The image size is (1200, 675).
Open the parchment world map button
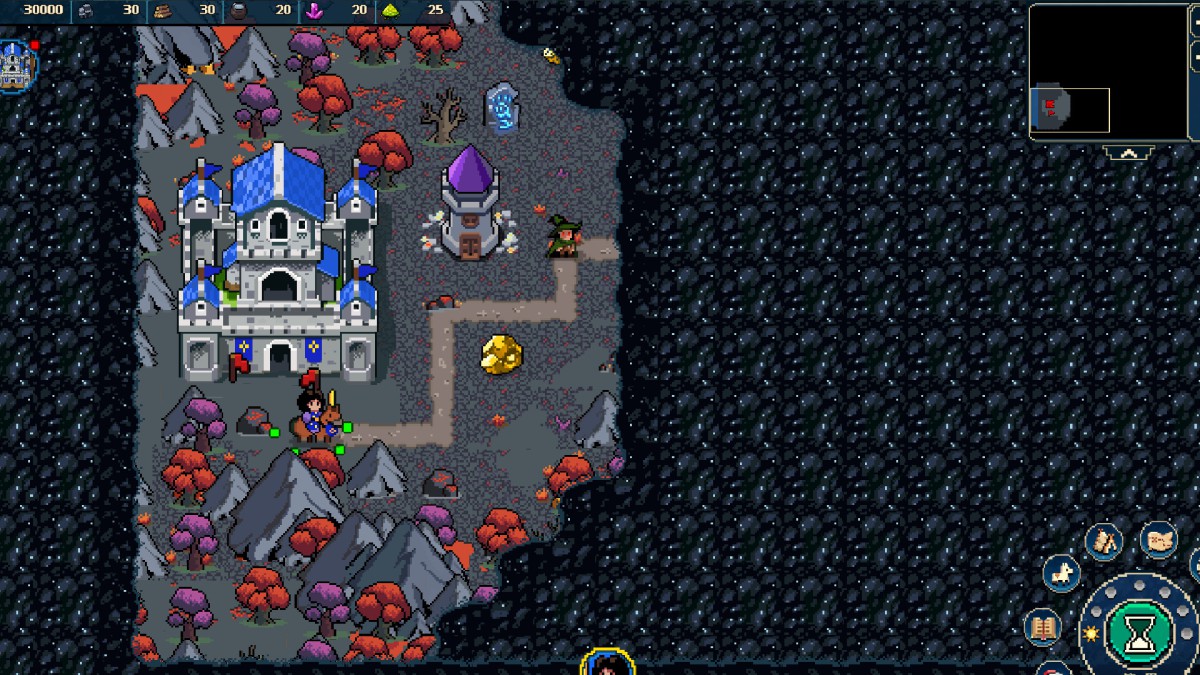click(x=1158, y=540)
